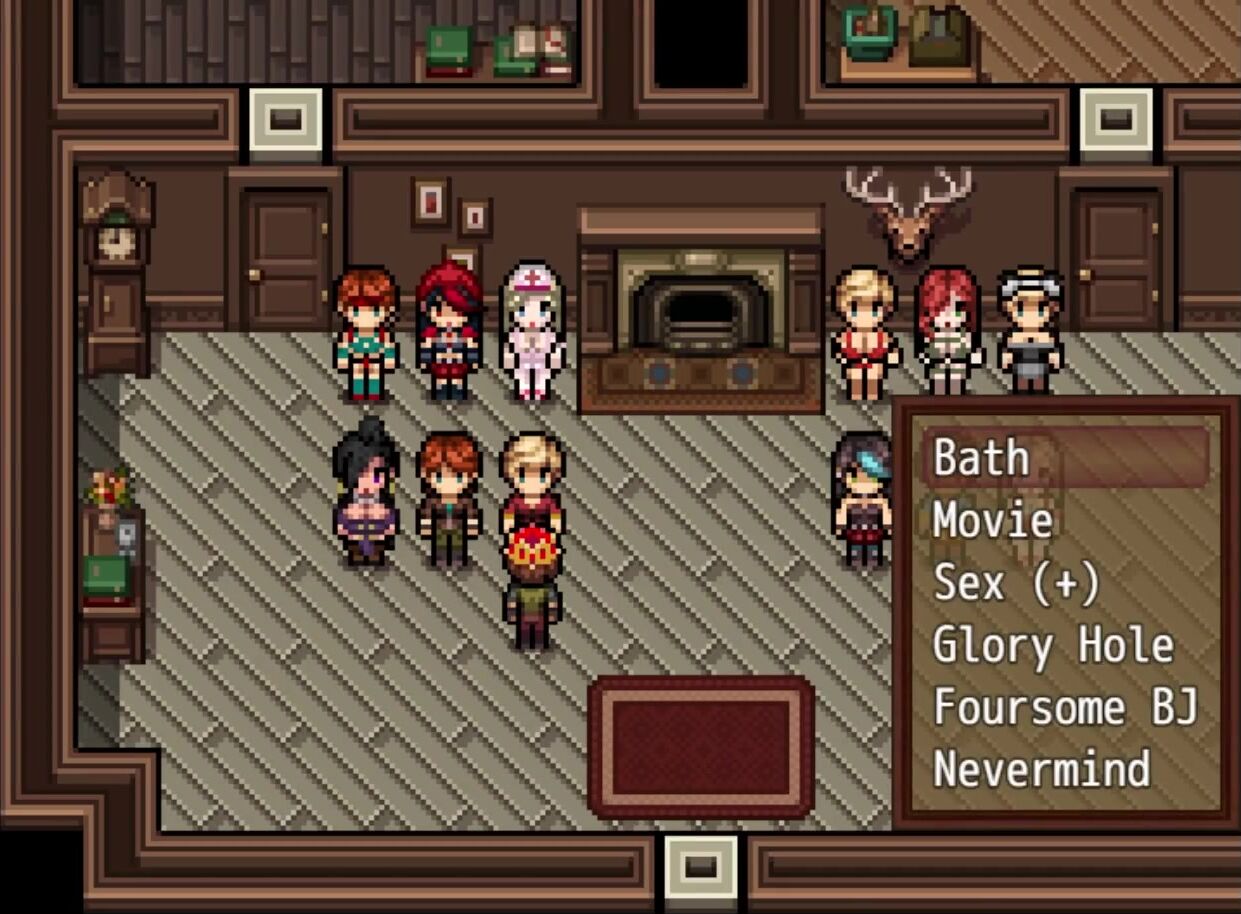Choose Movie from the choice list

click(992, 521)
